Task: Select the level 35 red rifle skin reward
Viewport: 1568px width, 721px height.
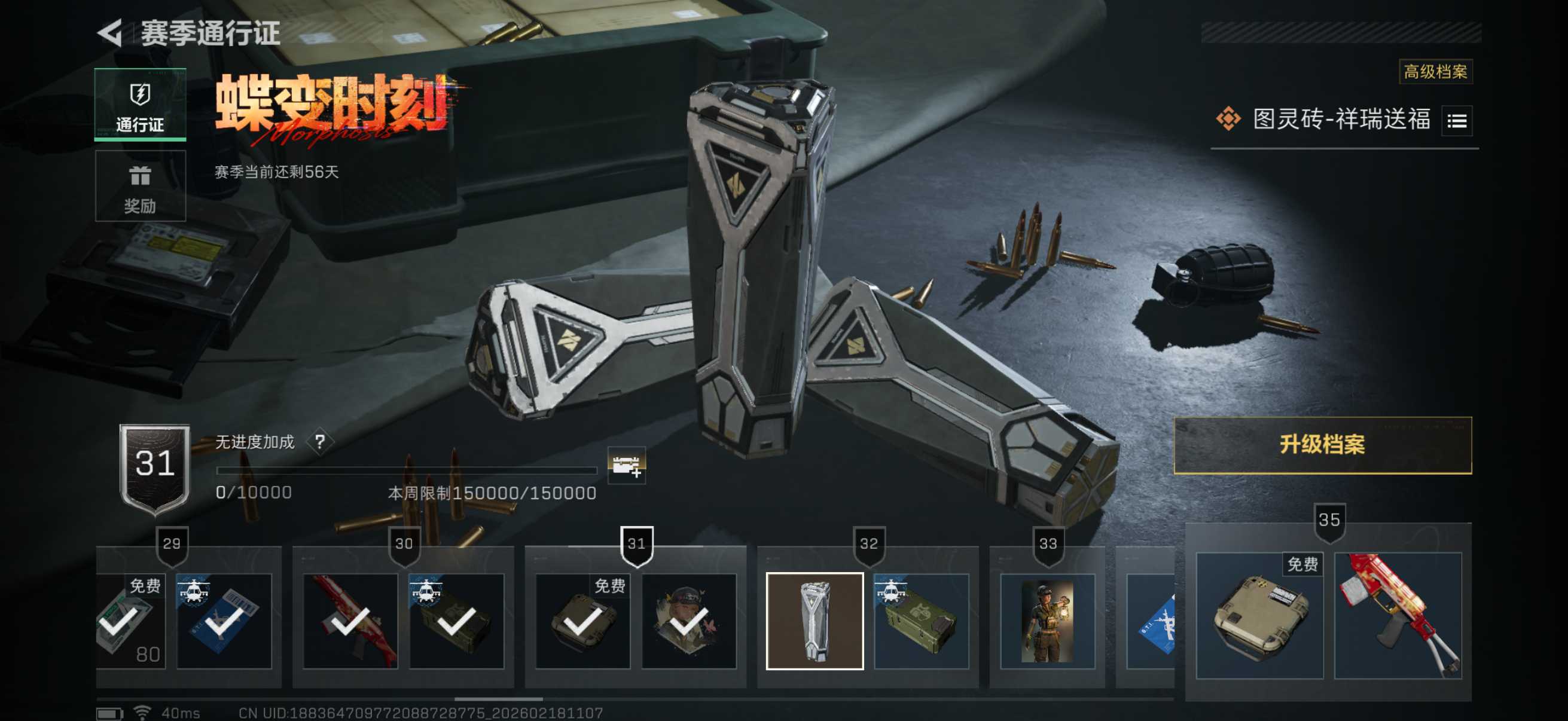Action: pos(1398,615)
